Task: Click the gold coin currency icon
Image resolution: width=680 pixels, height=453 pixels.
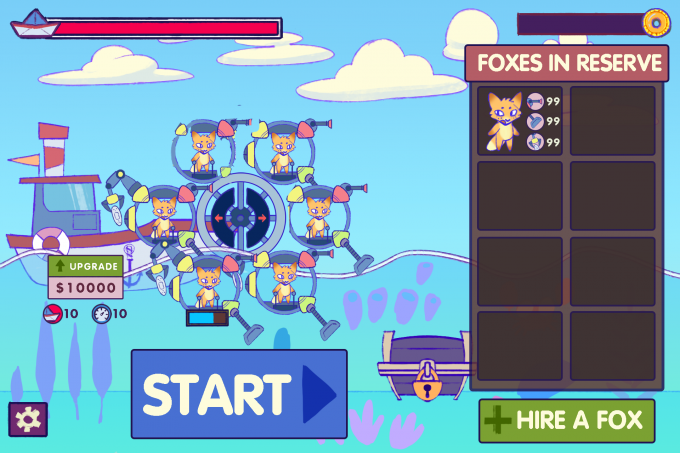Action: click(656, 22)
